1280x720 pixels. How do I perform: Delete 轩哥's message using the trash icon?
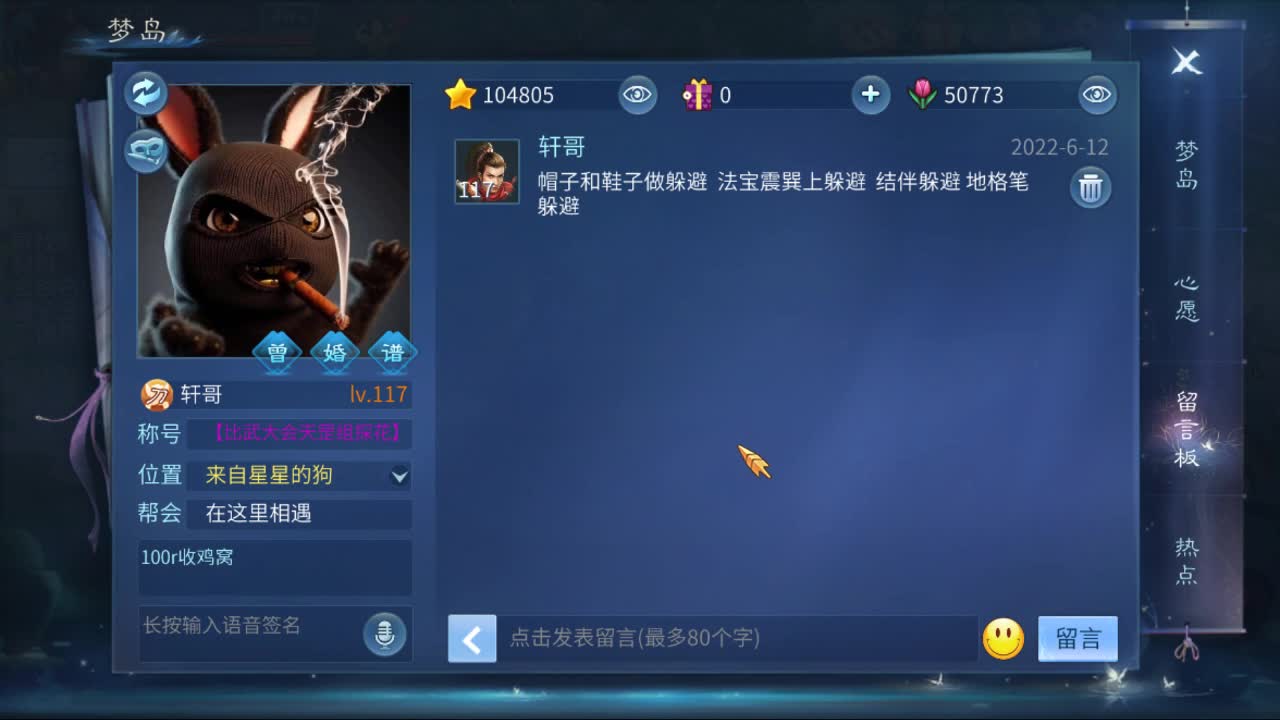coord(1089,187)
